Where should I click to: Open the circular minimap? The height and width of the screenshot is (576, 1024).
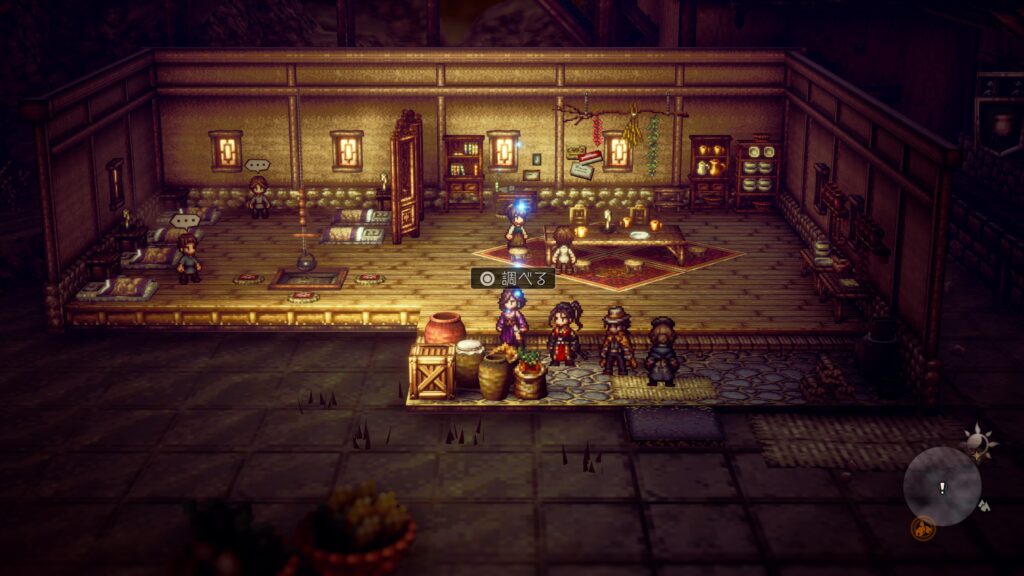click(942, 487)
